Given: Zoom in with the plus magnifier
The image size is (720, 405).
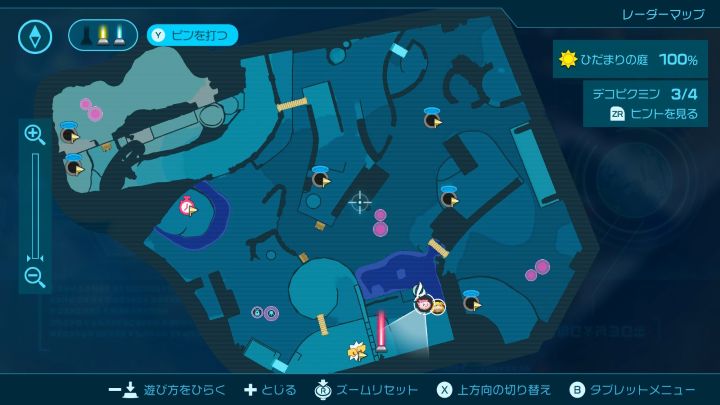Looking at the screenshot, I should click(x=35, y=134).
